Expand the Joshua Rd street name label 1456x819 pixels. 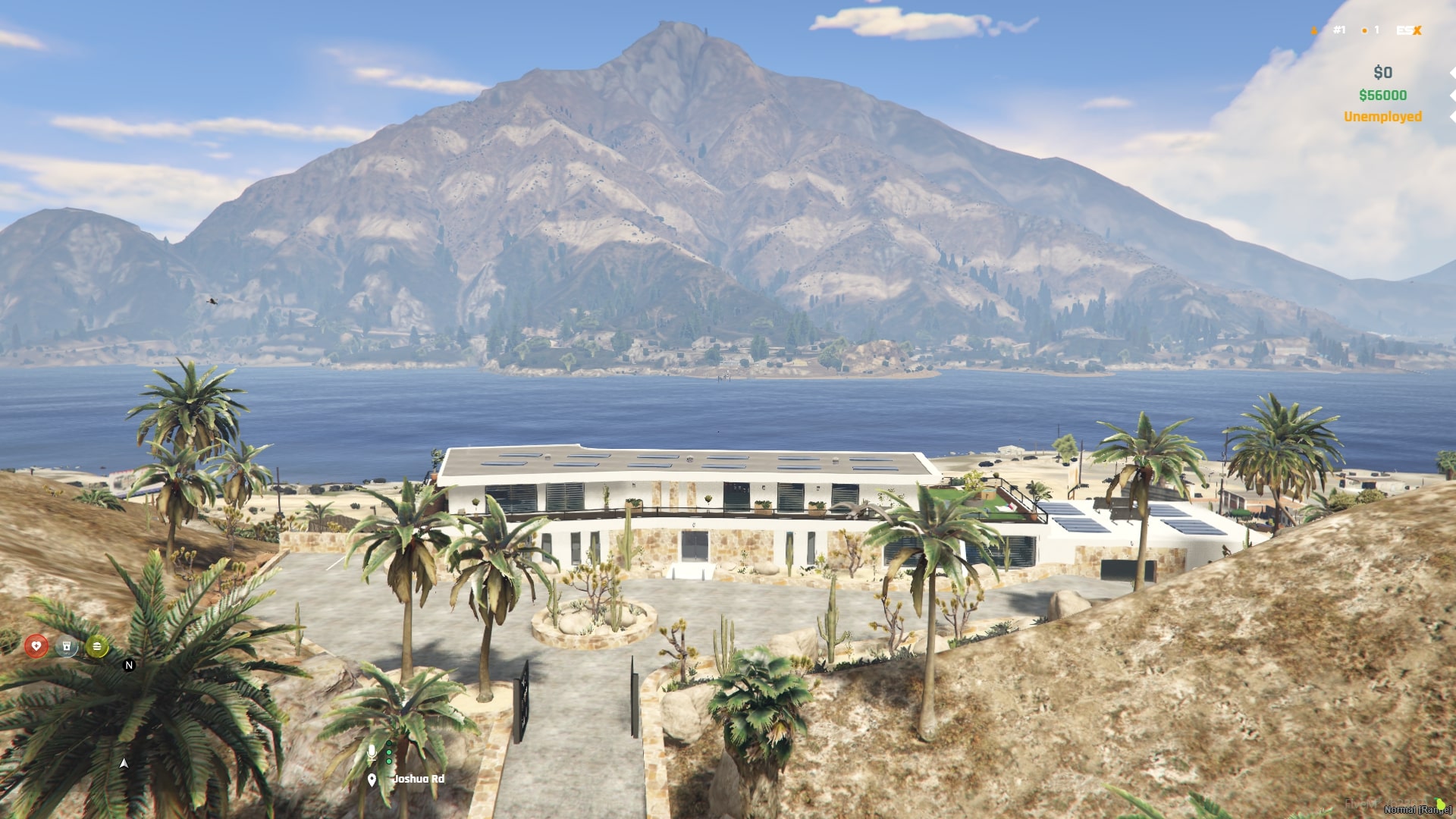click(x=418, y=778)
